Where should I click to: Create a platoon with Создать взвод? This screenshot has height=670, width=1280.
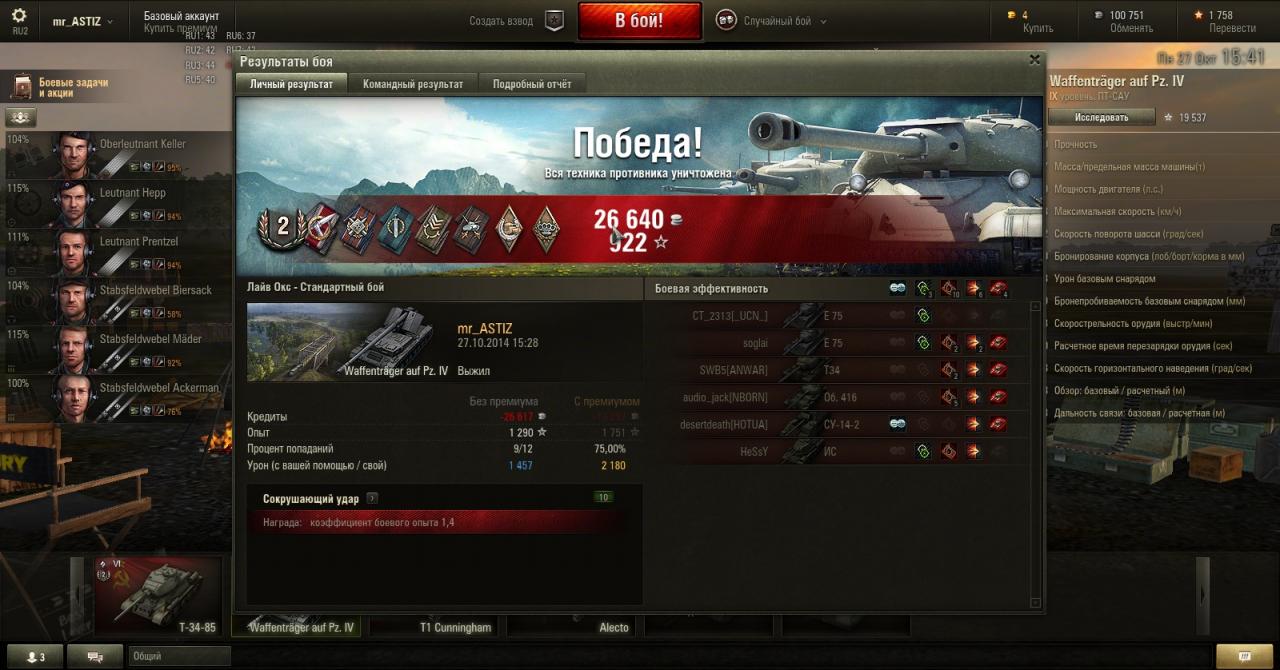(517, 21)
